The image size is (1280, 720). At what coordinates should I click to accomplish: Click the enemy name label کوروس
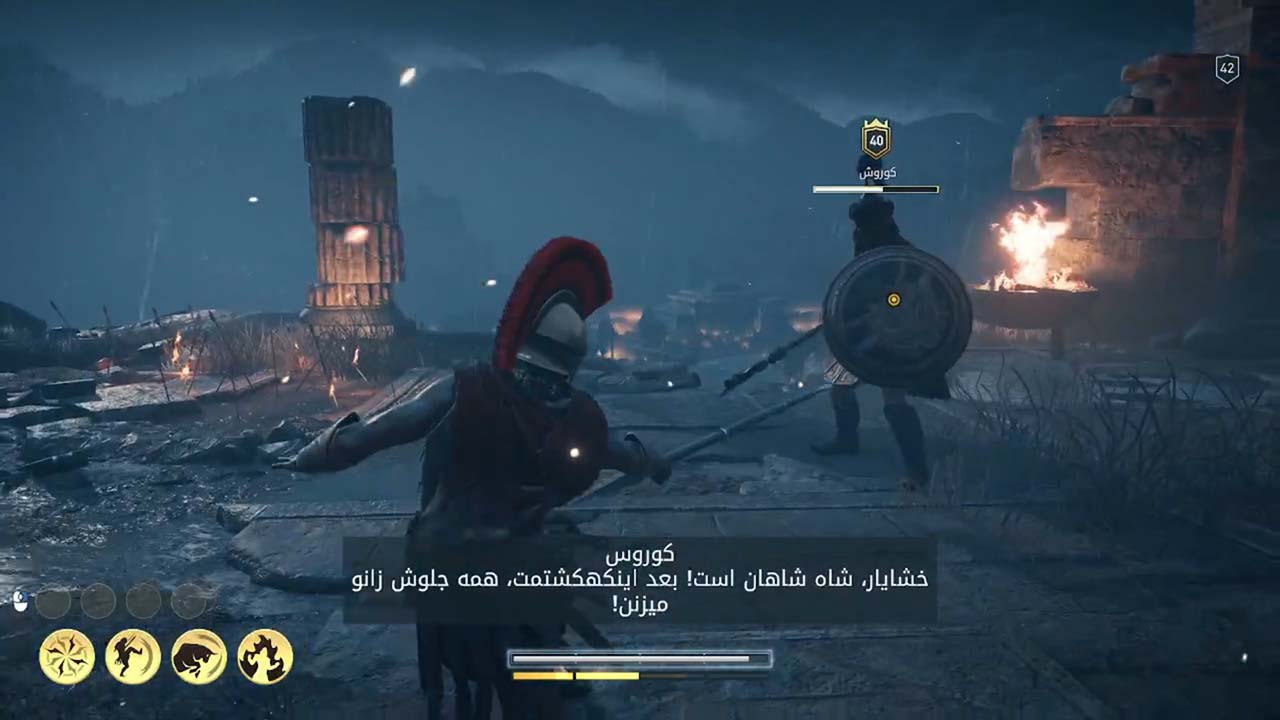pyautogui.click(x=876, y=171)
